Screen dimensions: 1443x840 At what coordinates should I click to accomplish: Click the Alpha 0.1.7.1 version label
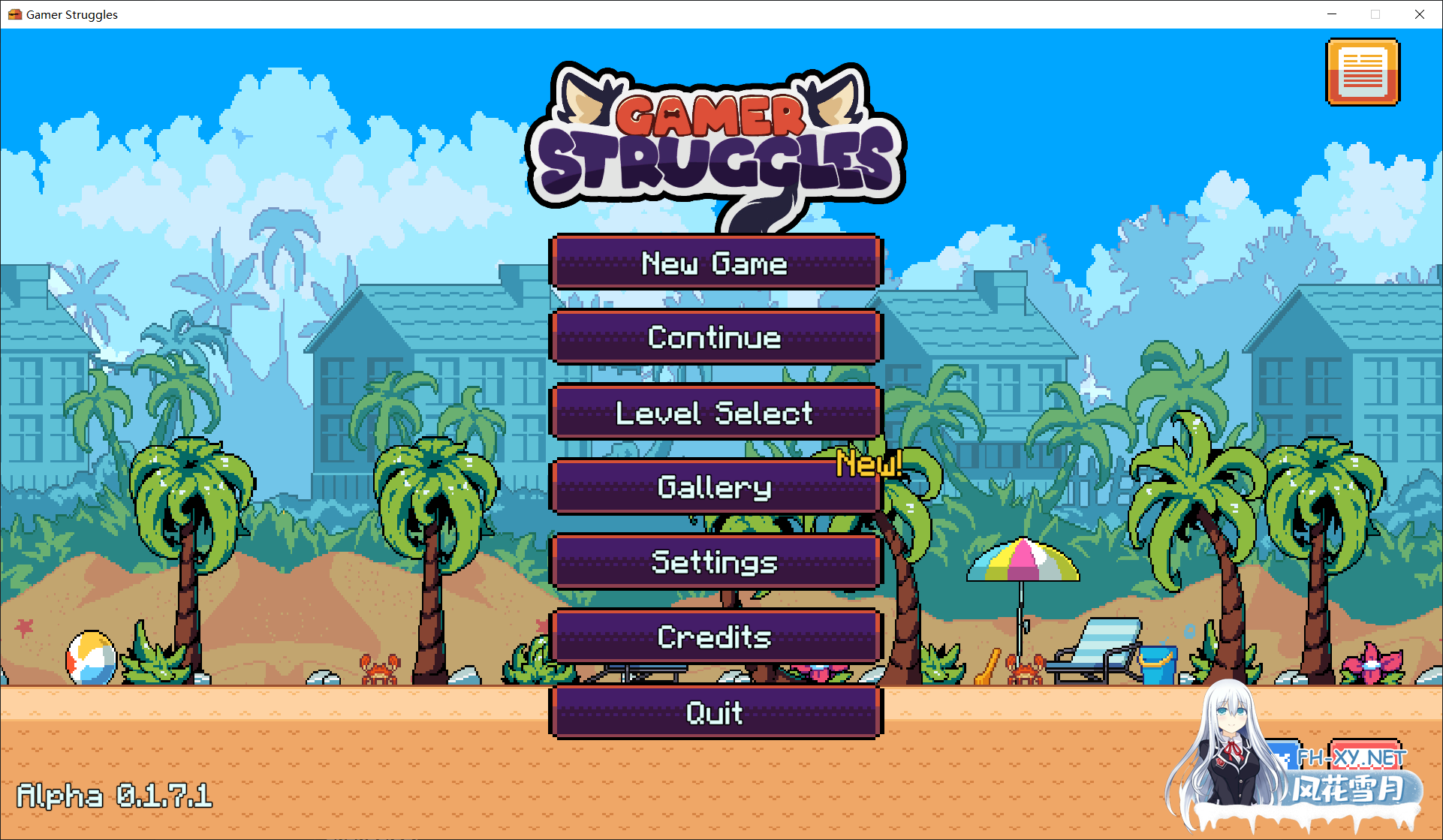point(114,797)
